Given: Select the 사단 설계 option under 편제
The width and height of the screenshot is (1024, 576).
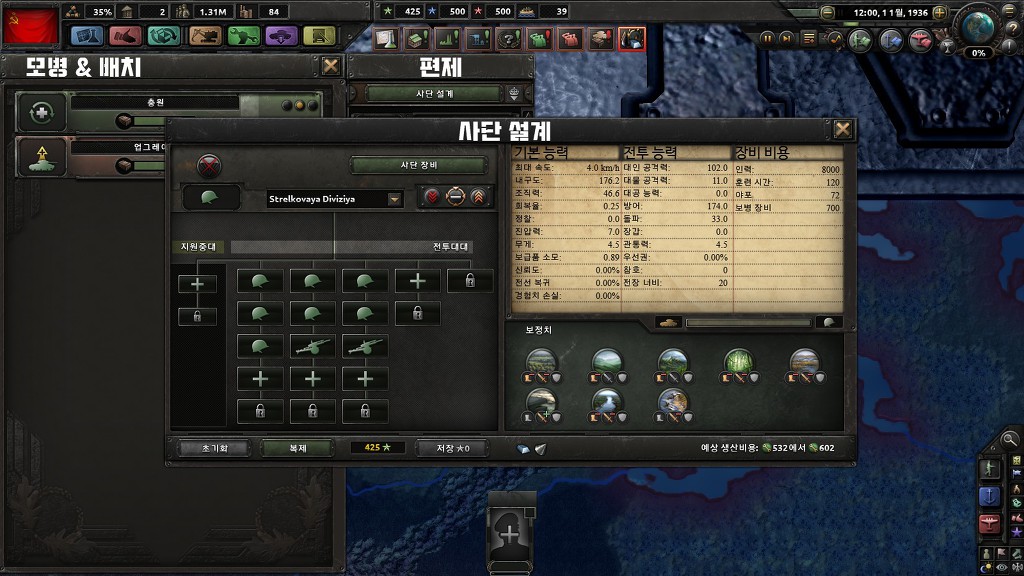Looking at the screenshot, I should (x=436, y=94).
